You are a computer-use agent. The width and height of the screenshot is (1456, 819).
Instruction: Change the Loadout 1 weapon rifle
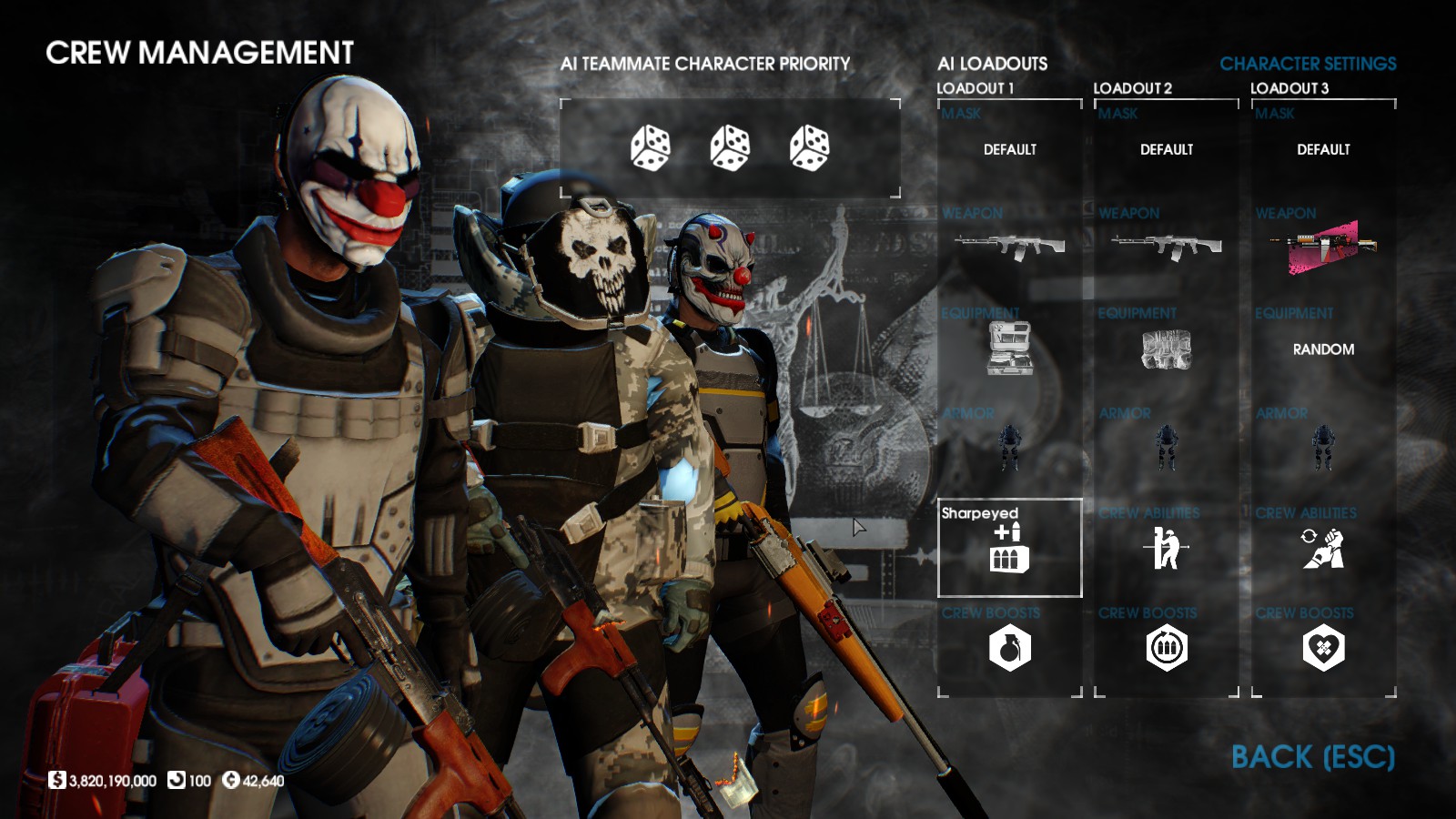coord(1009,246)
